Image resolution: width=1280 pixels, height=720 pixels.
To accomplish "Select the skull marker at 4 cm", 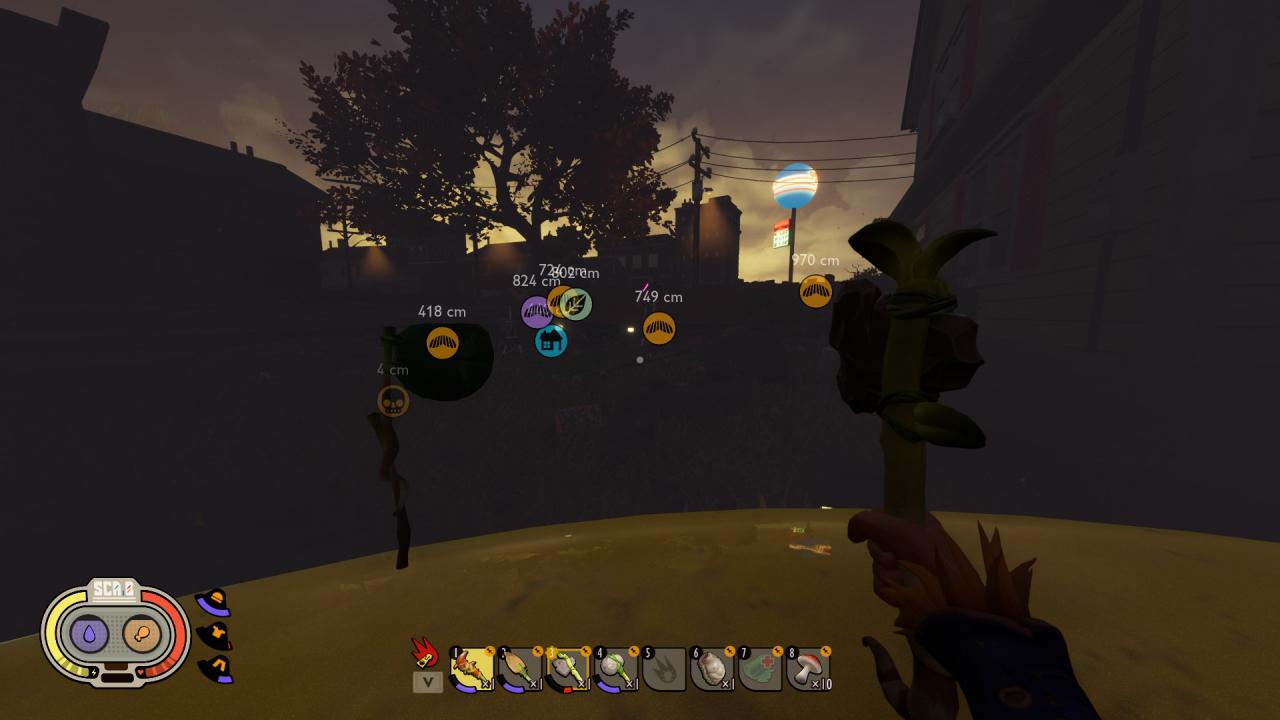I will click(393, 401).
